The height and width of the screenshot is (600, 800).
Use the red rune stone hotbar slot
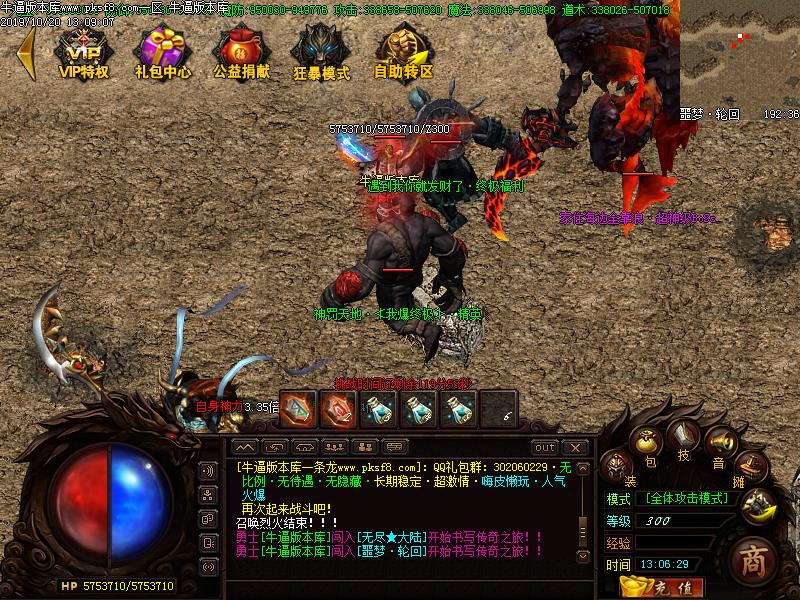pyautogui.click(x=338, y=408)
